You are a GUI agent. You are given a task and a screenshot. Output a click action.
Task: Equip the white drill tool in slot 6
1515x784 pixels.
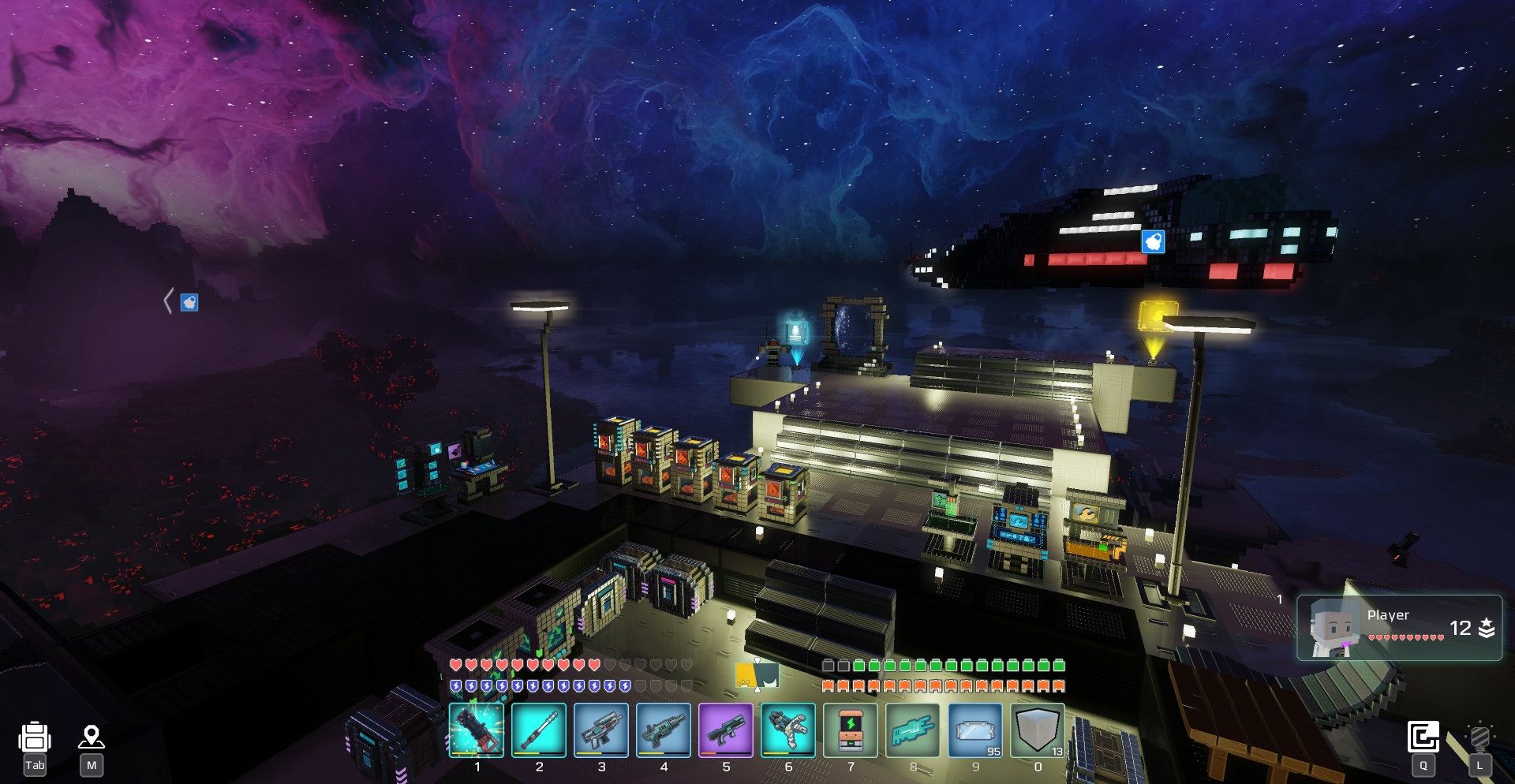788,730
